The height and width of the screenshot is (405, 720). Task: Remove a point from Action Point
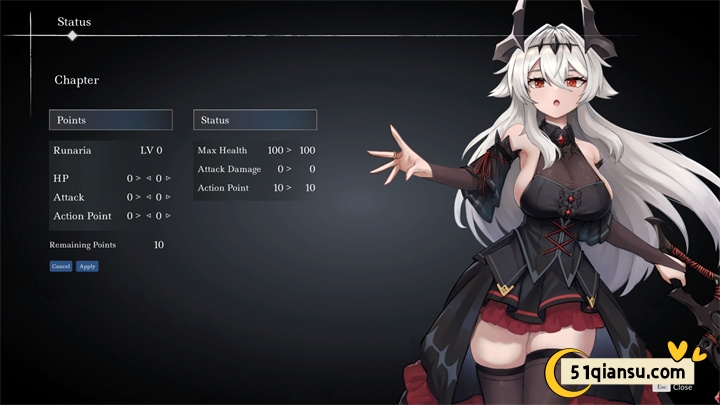[149, 216]
